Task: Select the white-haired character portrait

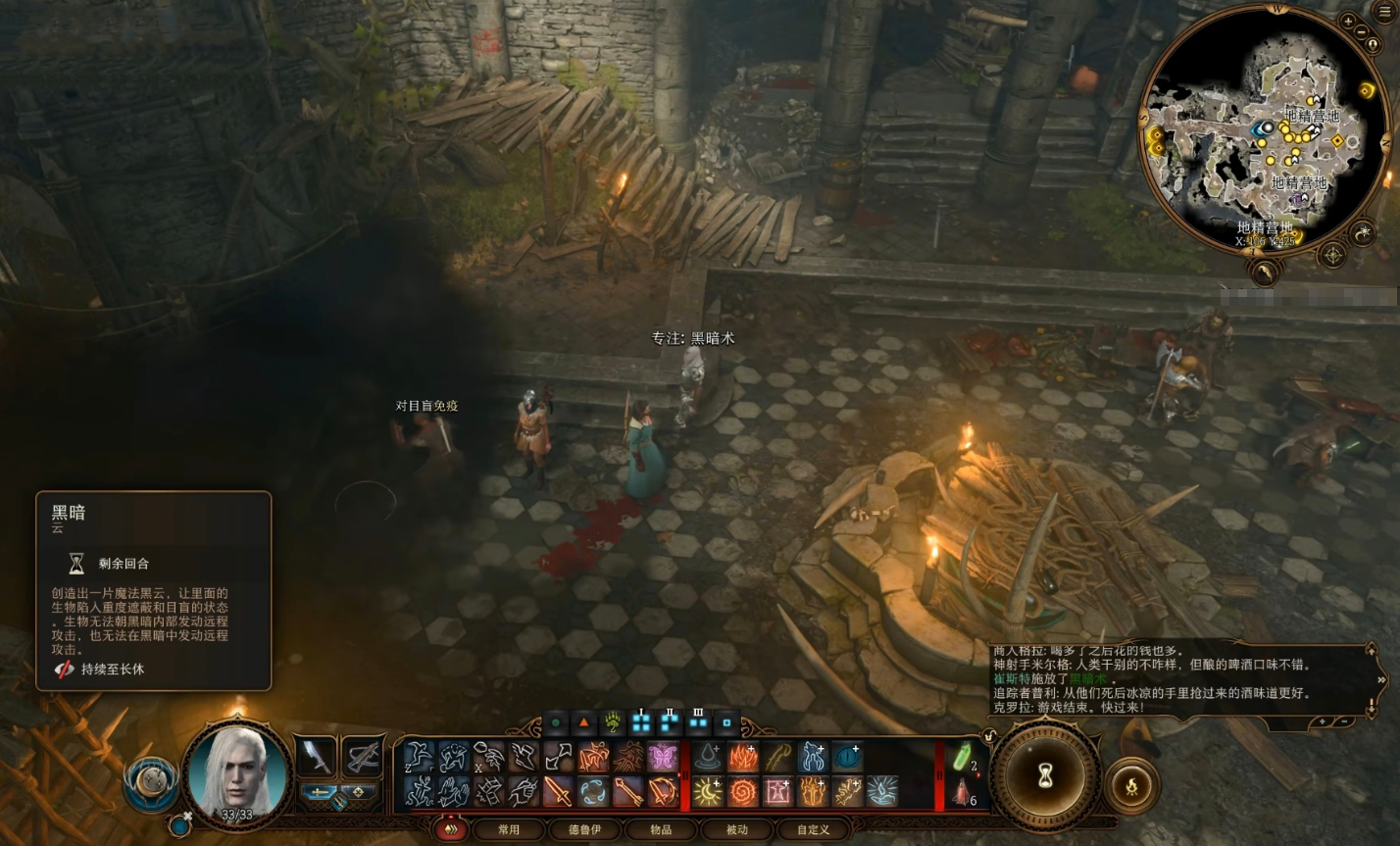Action: 237,773
